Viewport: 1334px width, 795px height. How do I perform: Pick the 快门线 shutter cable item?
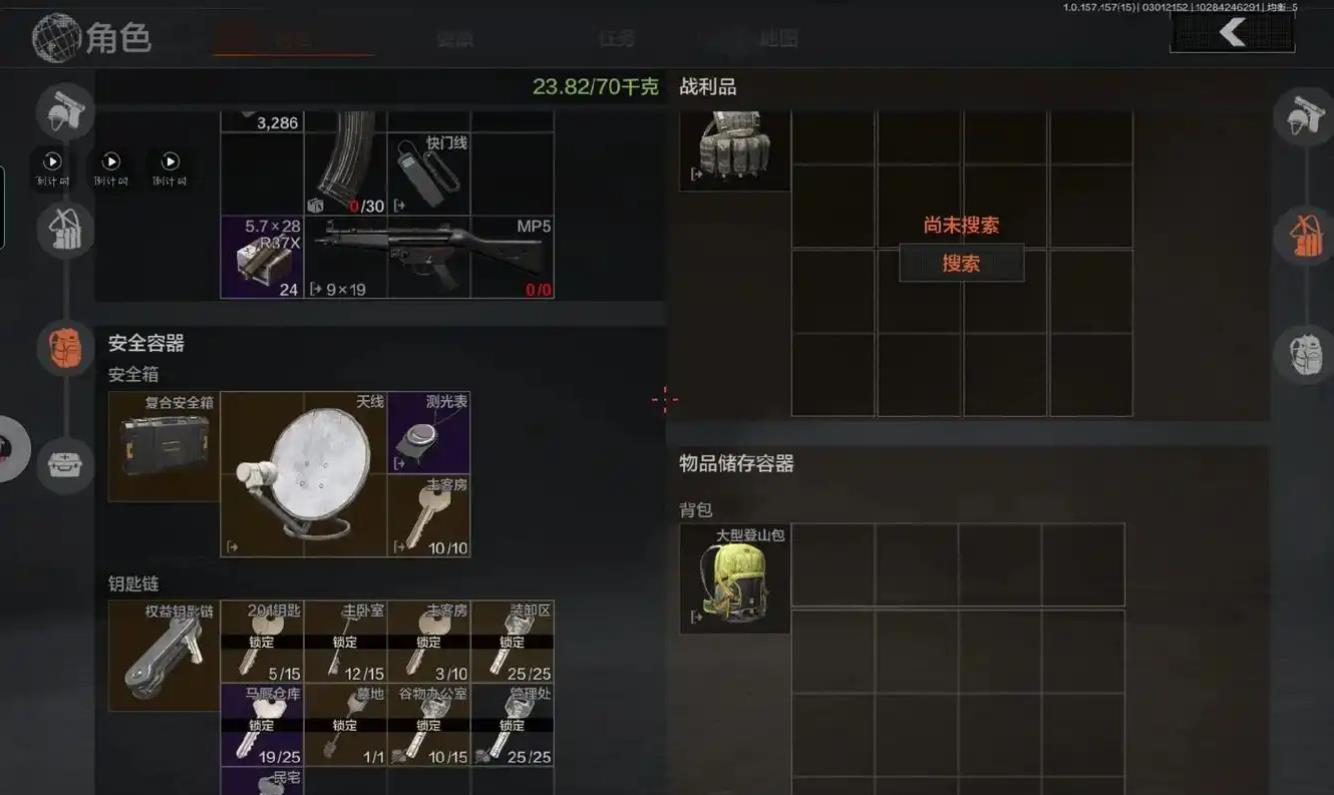pos(429,174)
